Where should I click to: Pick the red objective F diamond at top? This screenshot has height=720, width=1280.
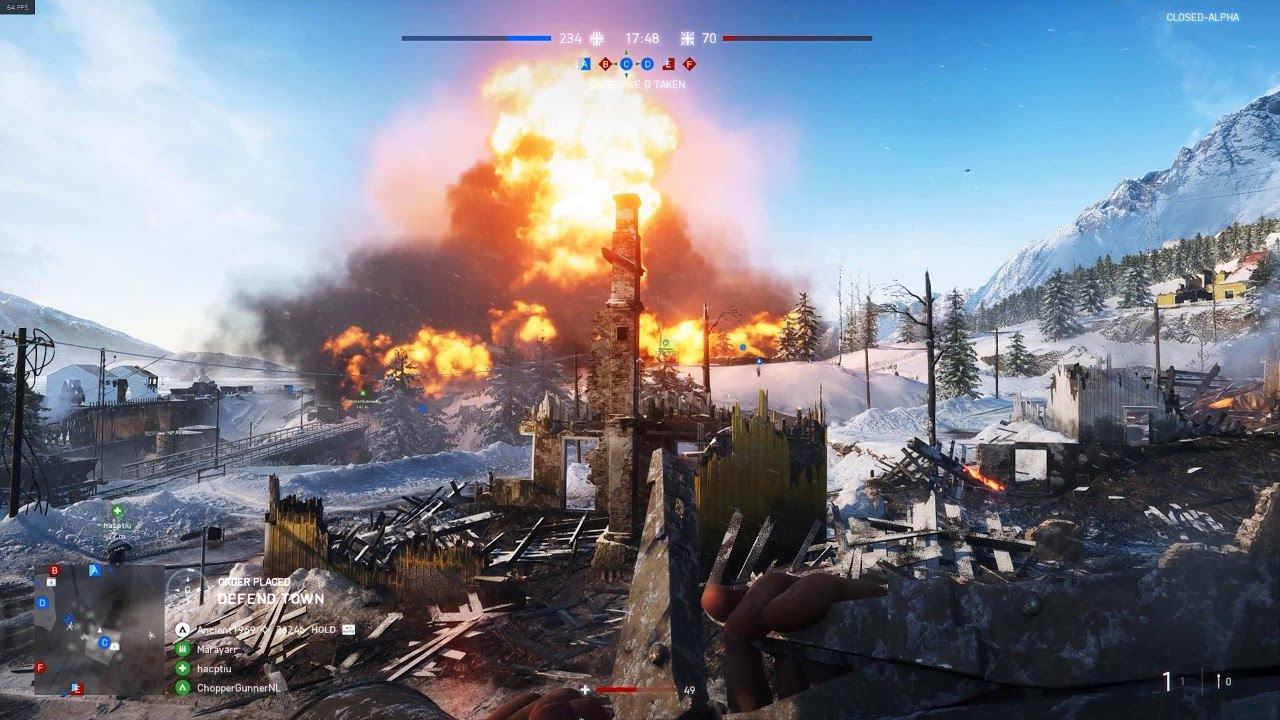pyautogui.click(x=689, y=64)
